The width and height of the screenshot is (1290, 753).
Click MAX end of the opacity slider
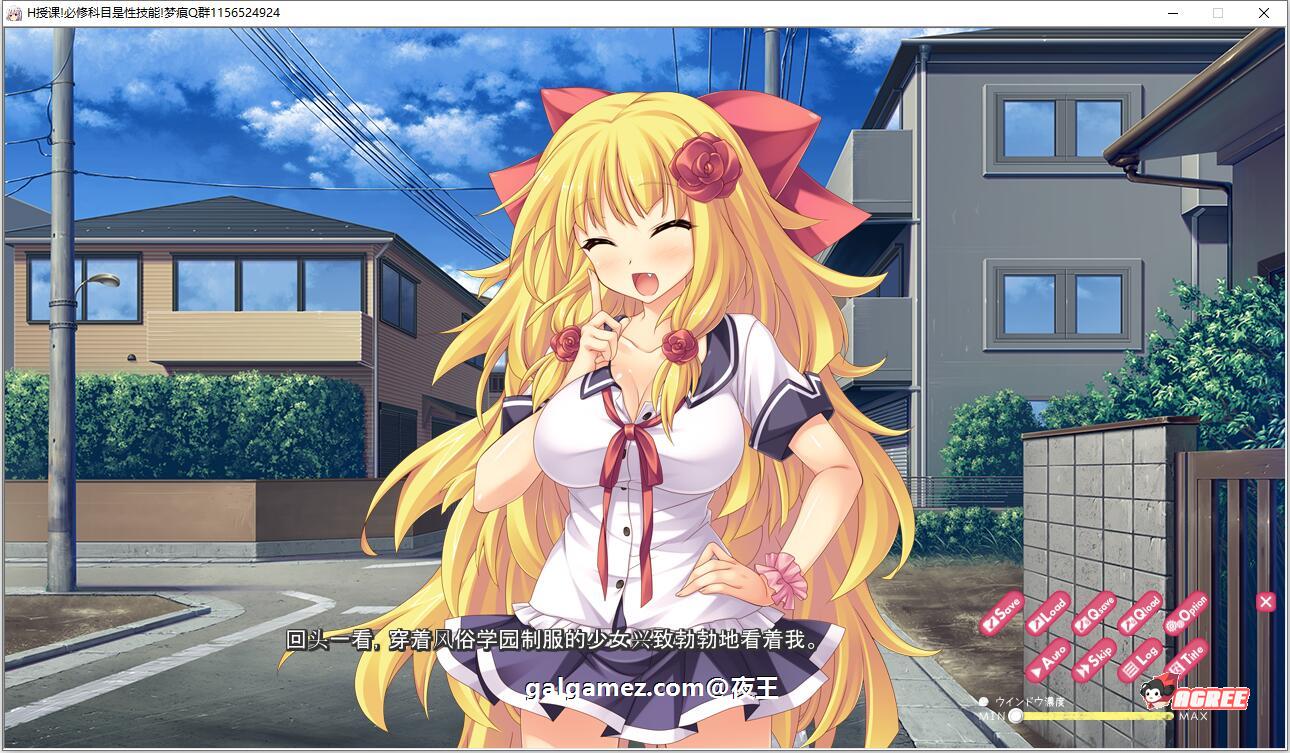[x=1193, y=715]
